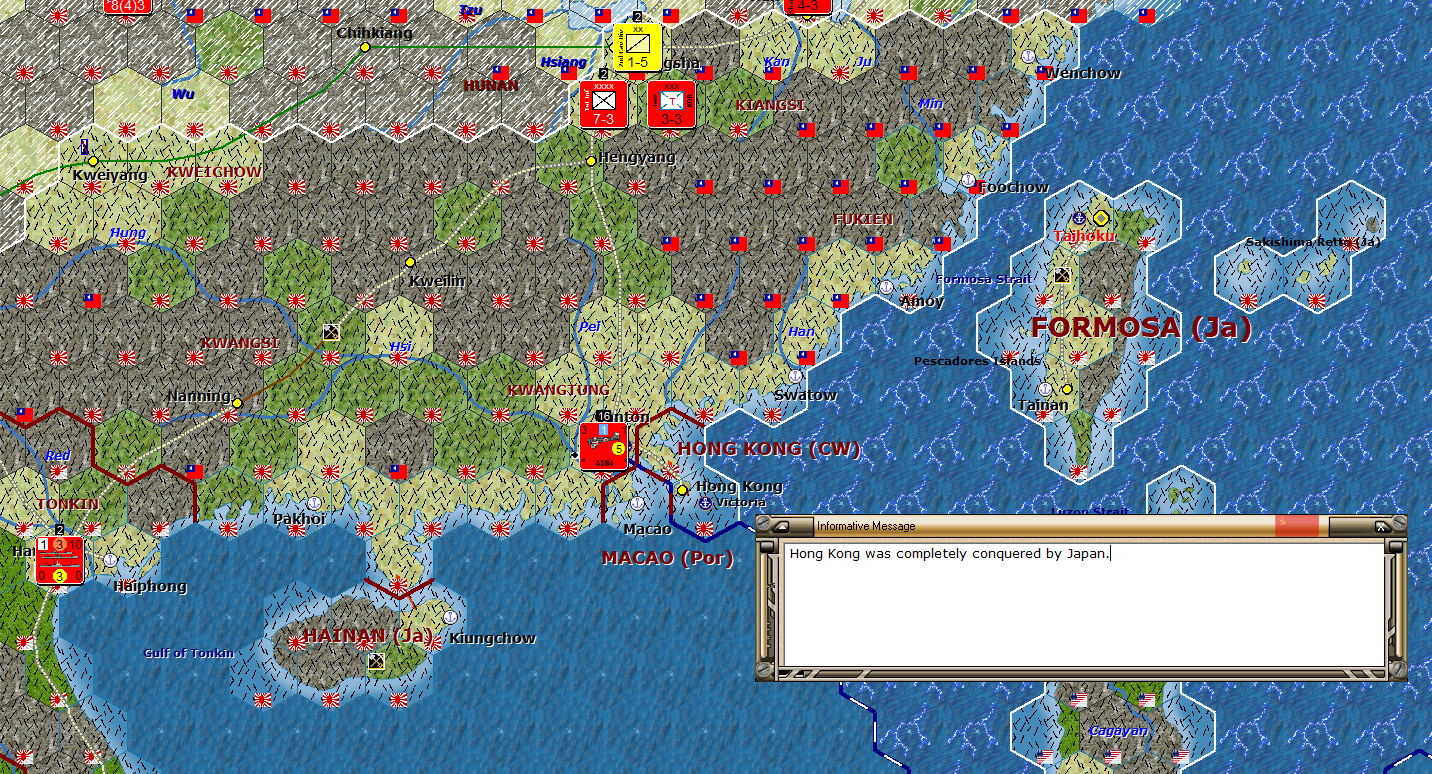This screenshot has height=774, width=1432.
Task: Close the Informative Message popup
Action: [1380, 527]
